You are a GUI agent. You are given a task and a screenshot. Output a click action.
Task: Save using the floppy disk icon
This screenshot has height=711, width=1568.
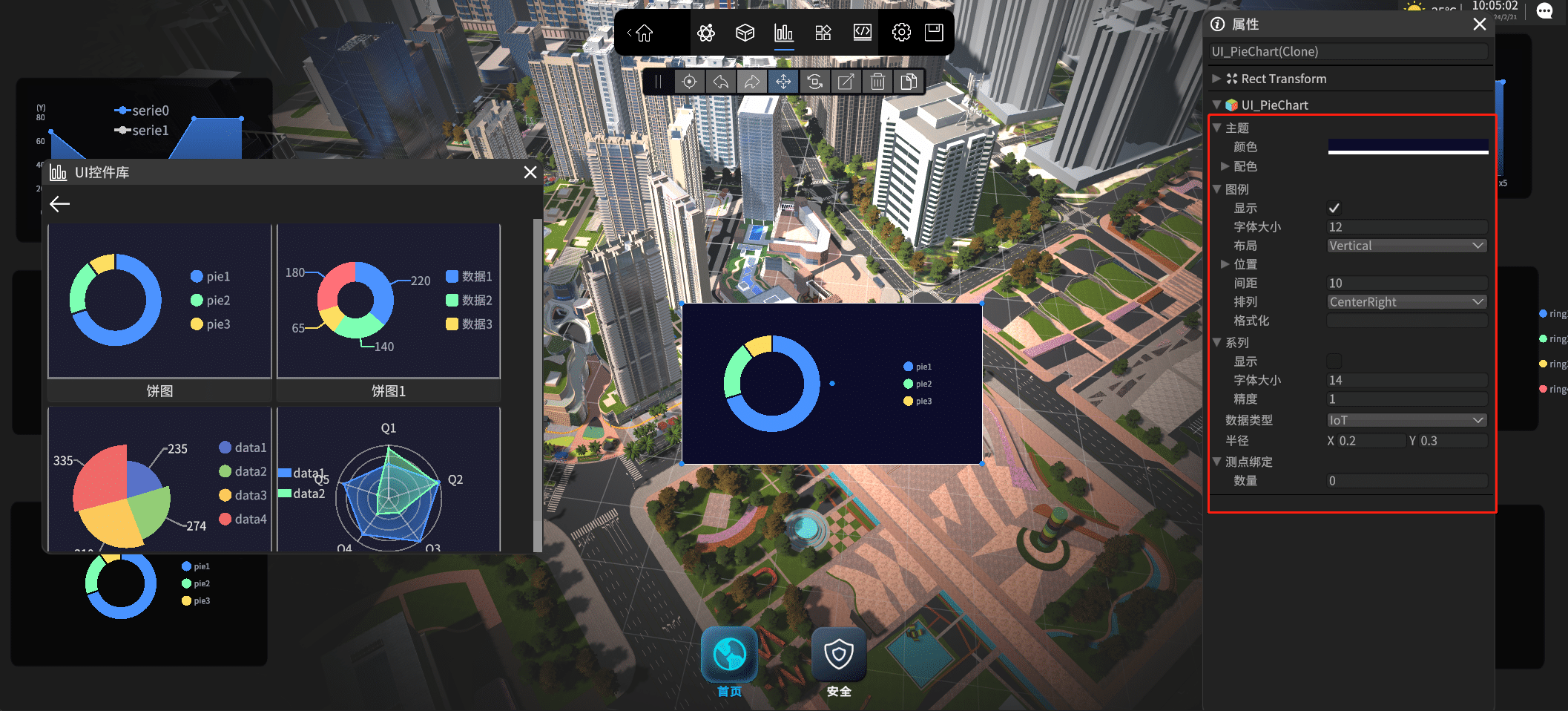point(934,33)
